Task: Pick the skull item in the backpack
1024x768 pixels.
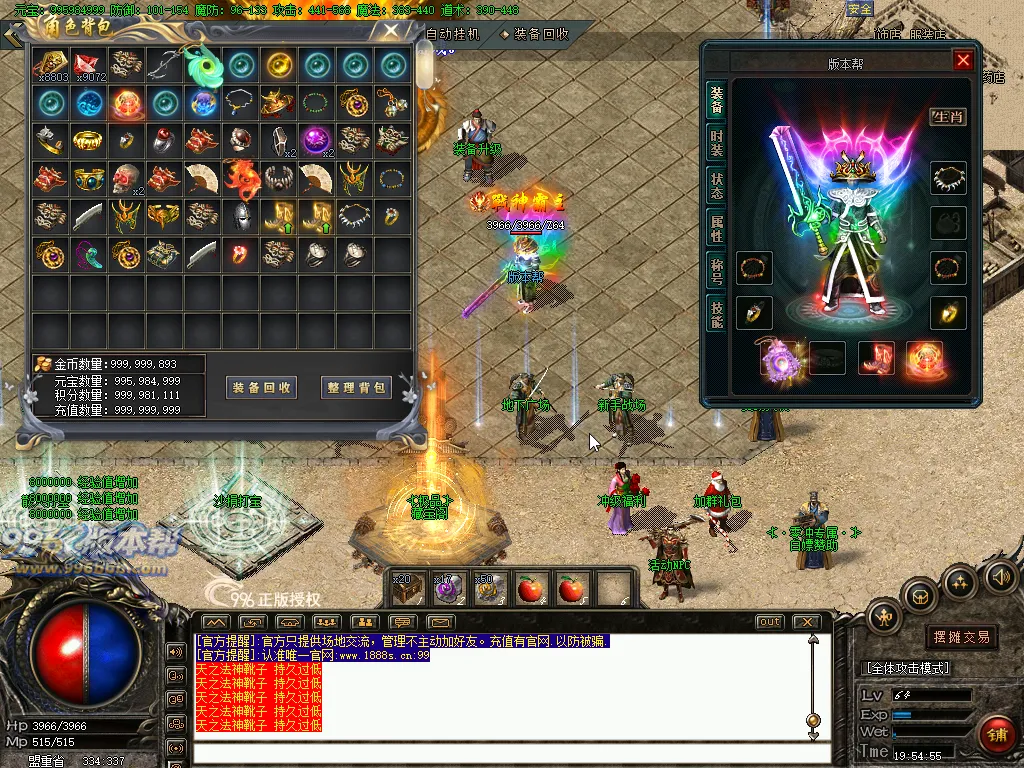Action: coord(127,178)
